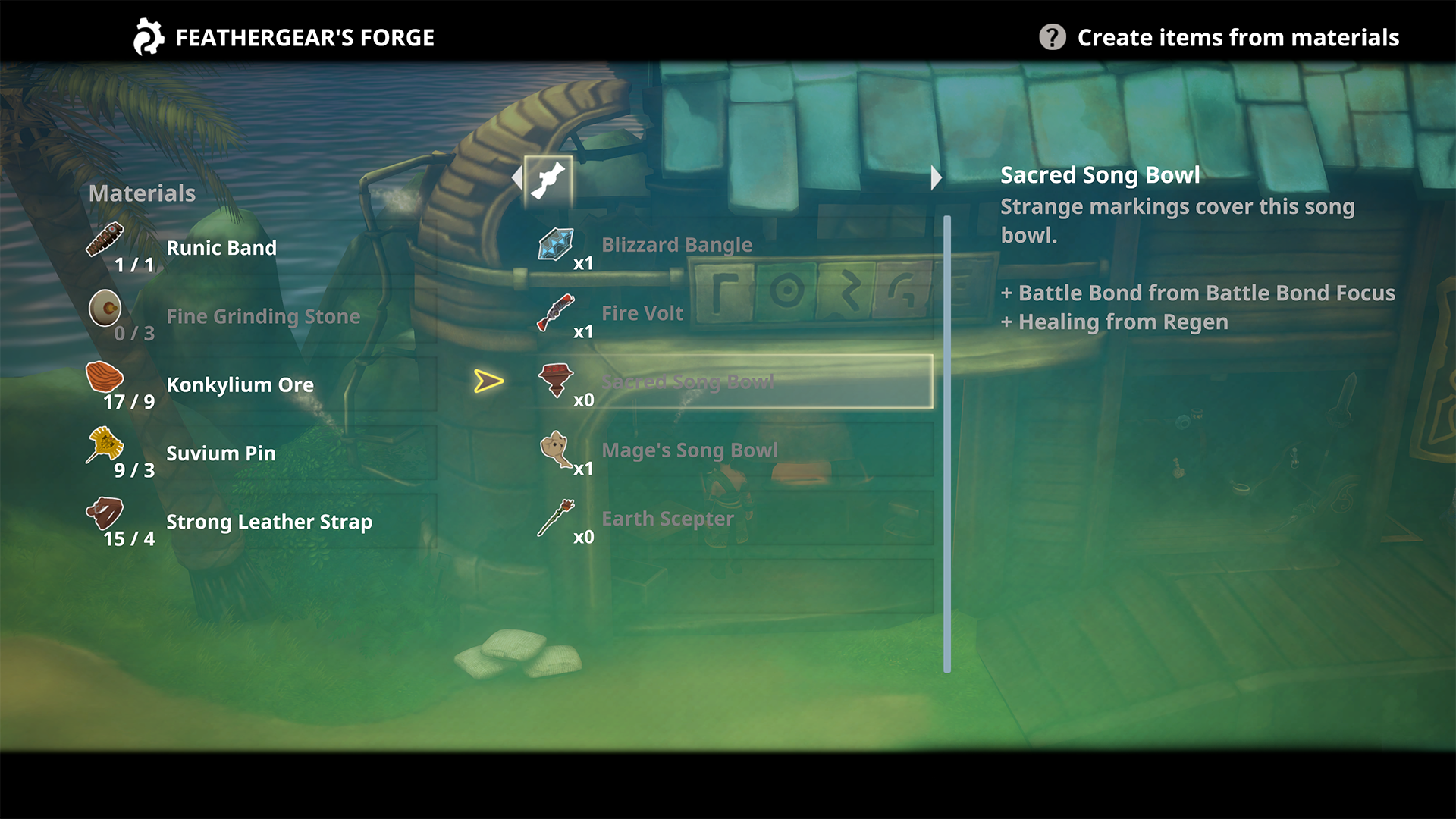
Task: Click the Feathergear's Forge gear logo
Action: (x=149, y=36)
